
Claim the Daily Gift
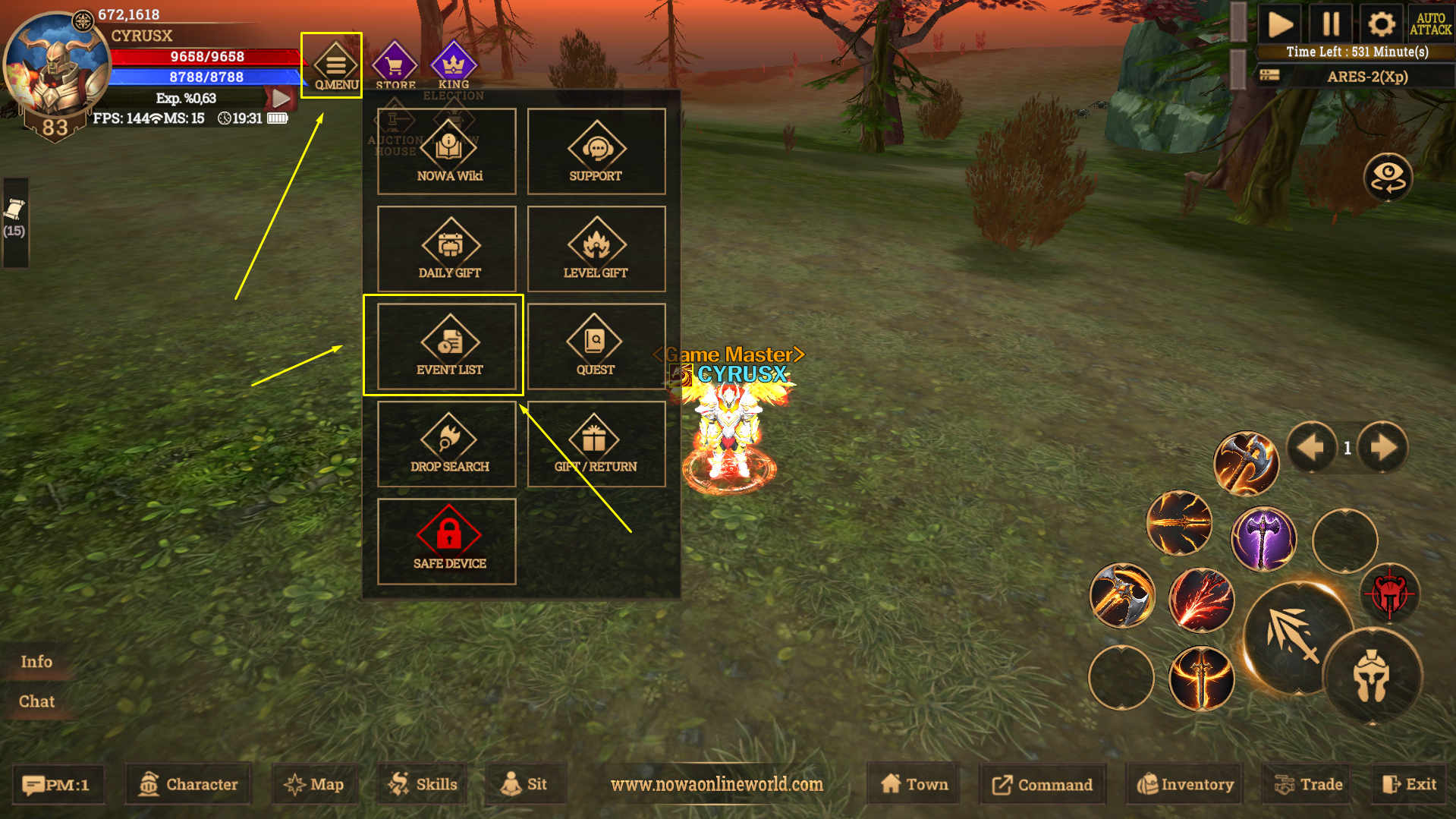(x=447, y=249)
